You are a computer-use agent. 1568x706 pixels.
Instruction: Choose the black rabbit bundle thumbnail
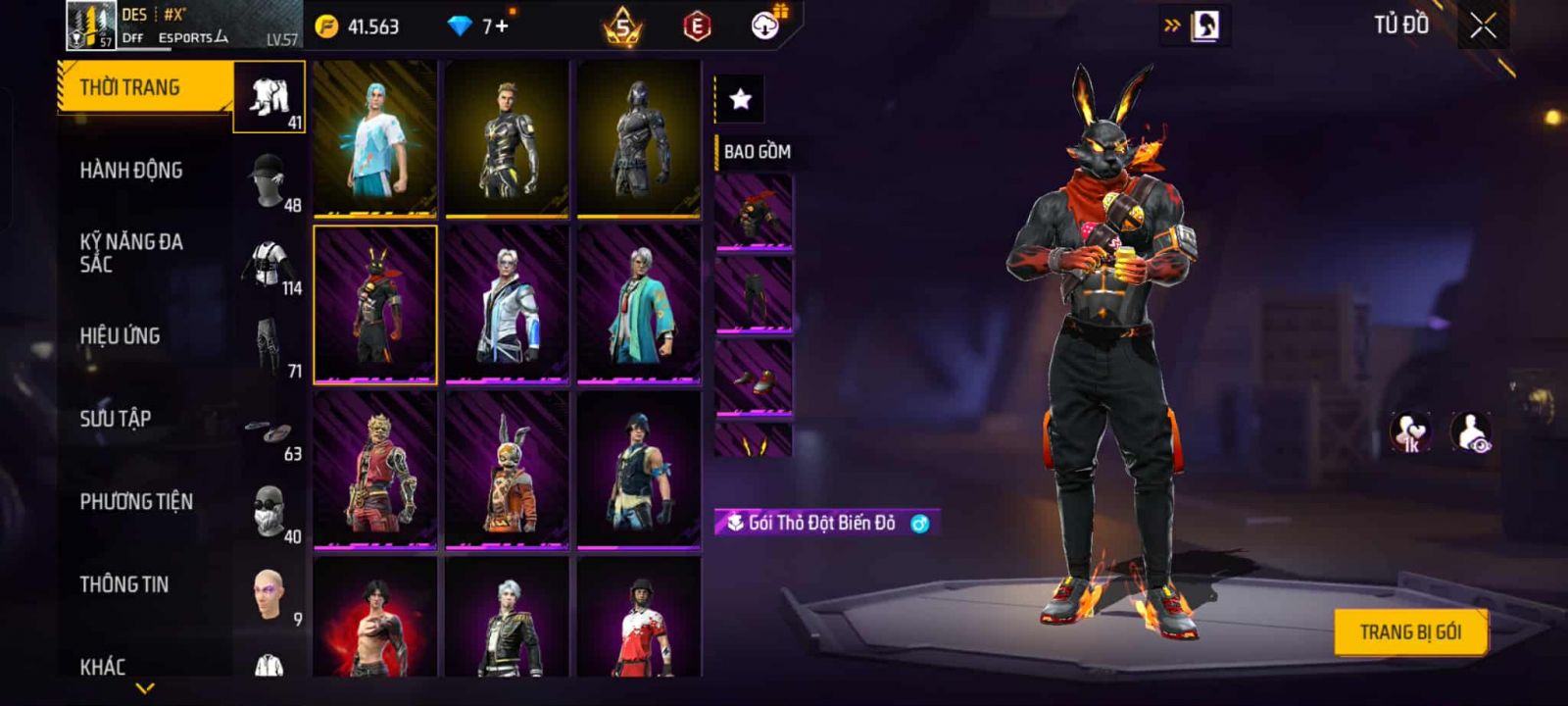coord(375,304)
